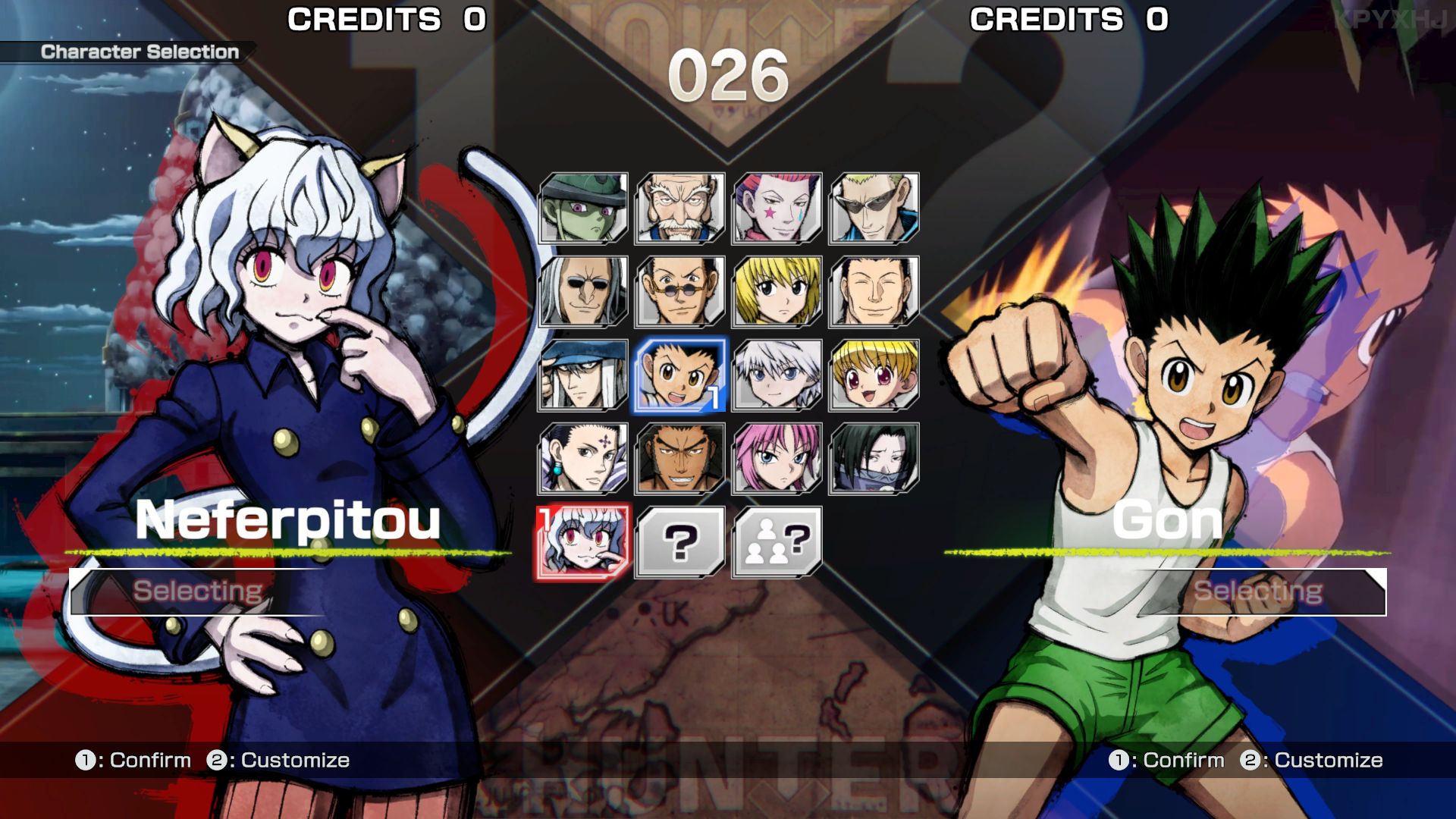
Task: Select the blond fighter wearing sunglasses
Action: point(874,208)
